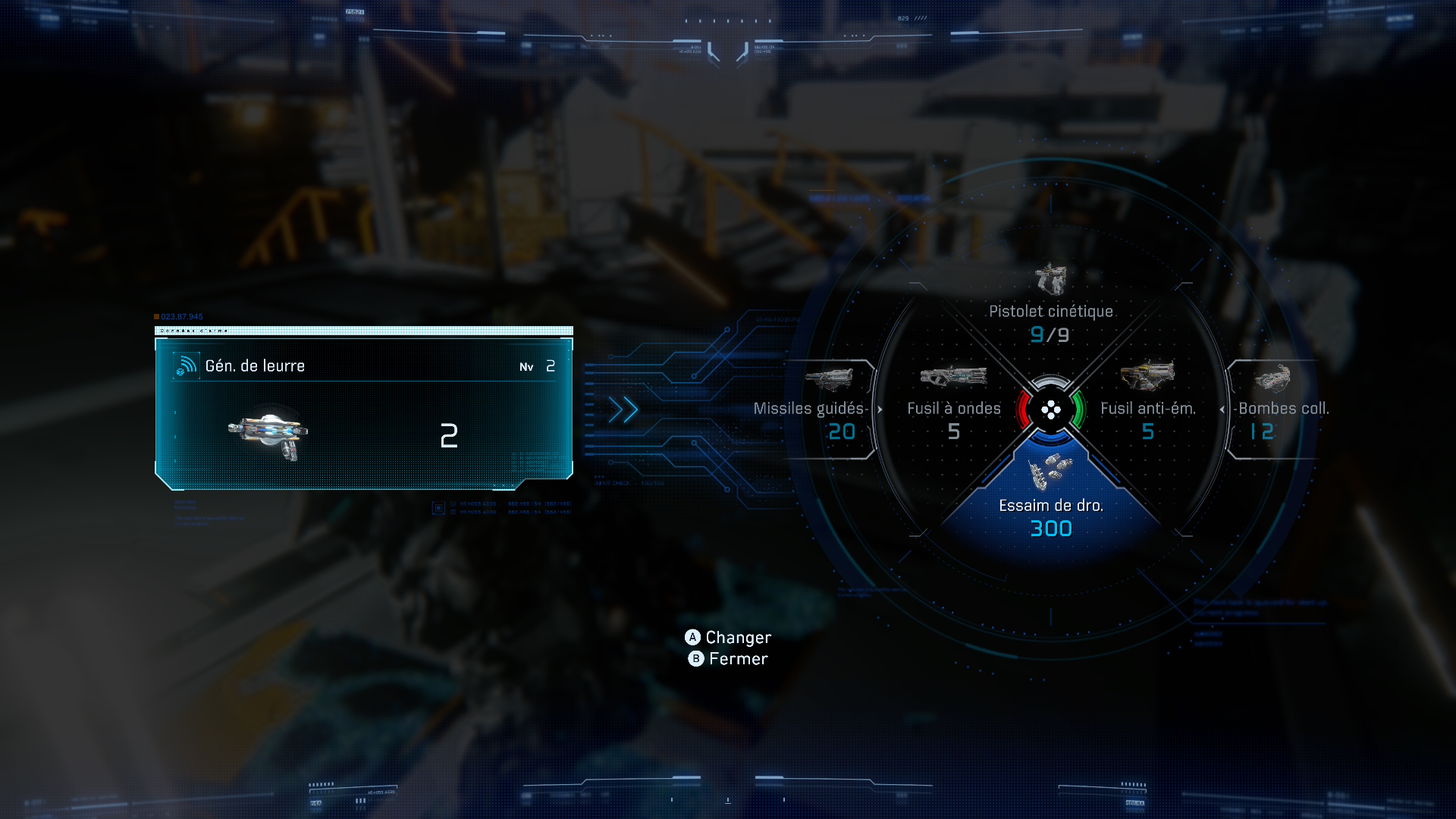Click the Changer option
Viewport: 1456px width, 819px height.
pyautogui.click(x=729, y=638)
